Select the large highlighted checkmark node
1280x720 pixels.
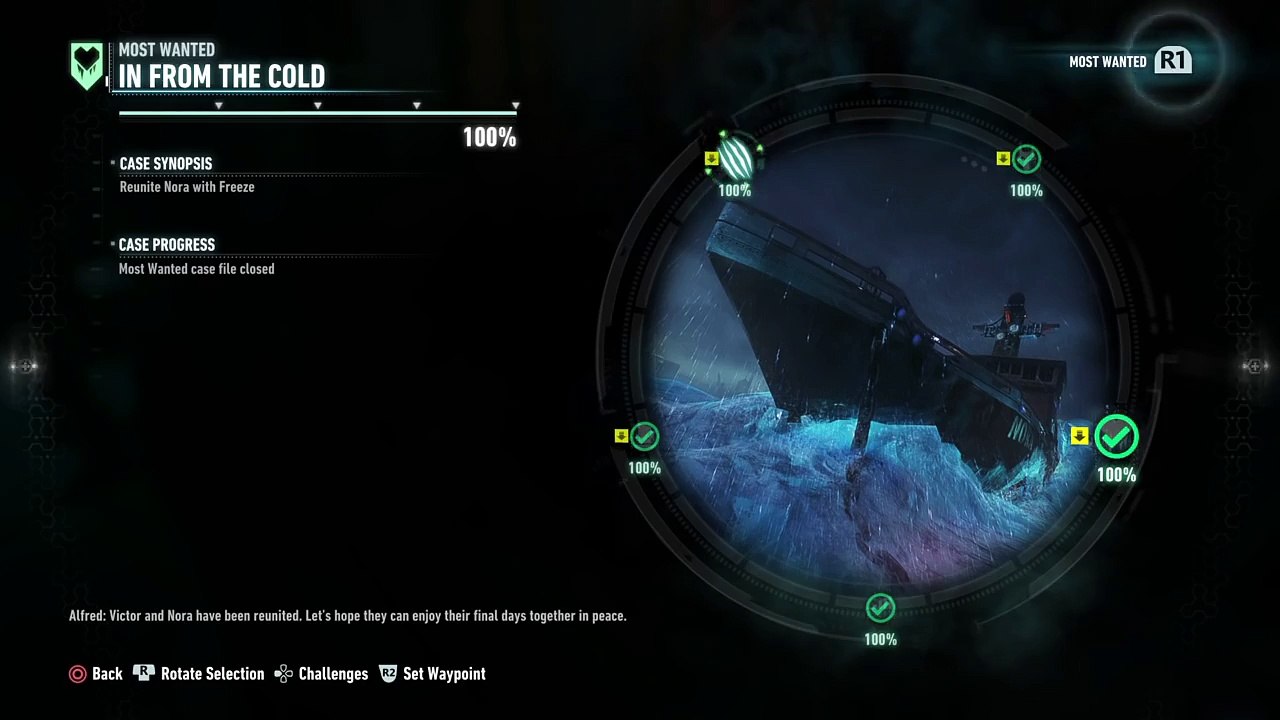[1116, 437]
